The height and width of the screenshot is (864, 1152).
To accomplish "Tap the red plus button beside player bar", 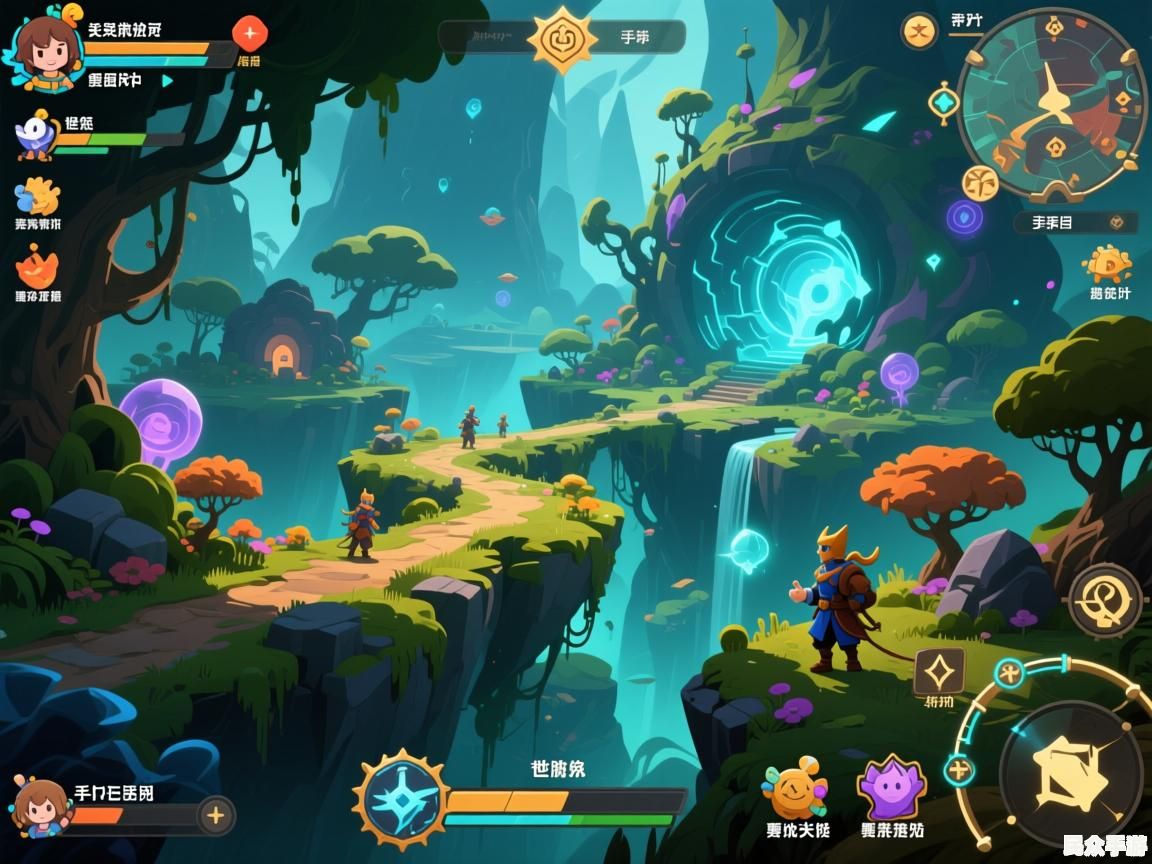I will [x=249, y=34].
